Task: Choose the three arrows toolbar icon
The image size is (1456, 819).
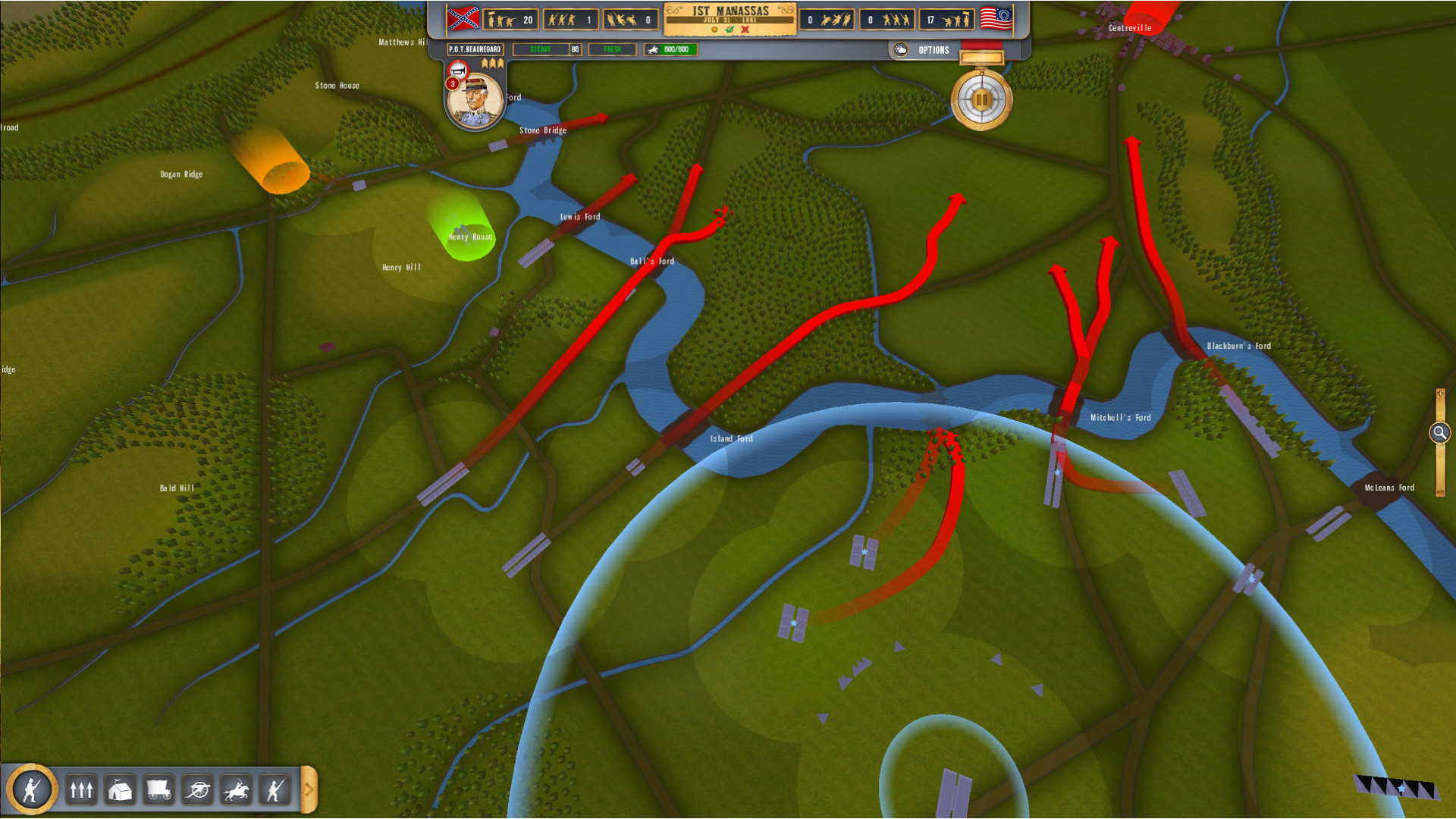Action: pyautogui.click(x=81, y=790)
